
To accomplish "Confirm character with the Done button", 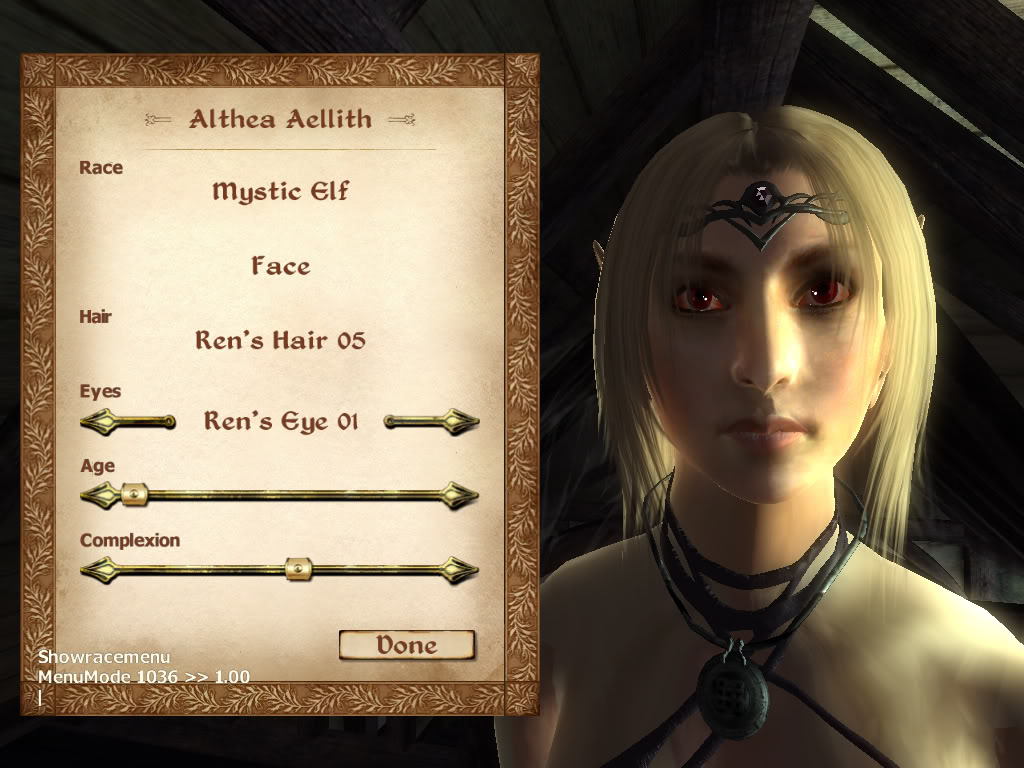I will pyautogui.click(x=406, y=645).
